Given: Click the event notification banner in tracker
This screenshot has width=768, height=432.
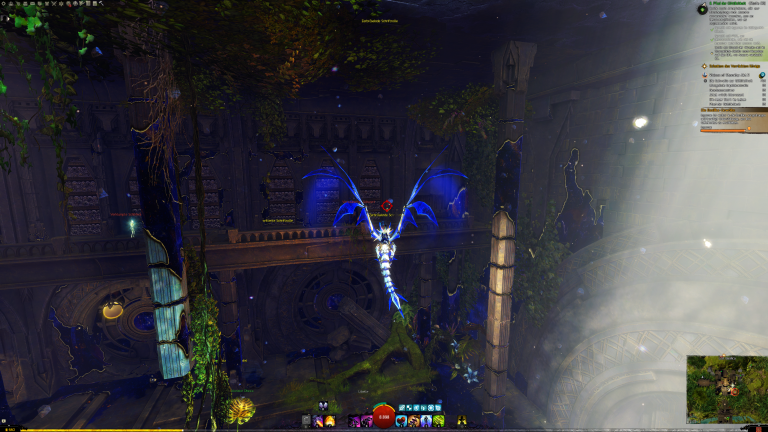Looking at the screenshot, I should [733, 110].
